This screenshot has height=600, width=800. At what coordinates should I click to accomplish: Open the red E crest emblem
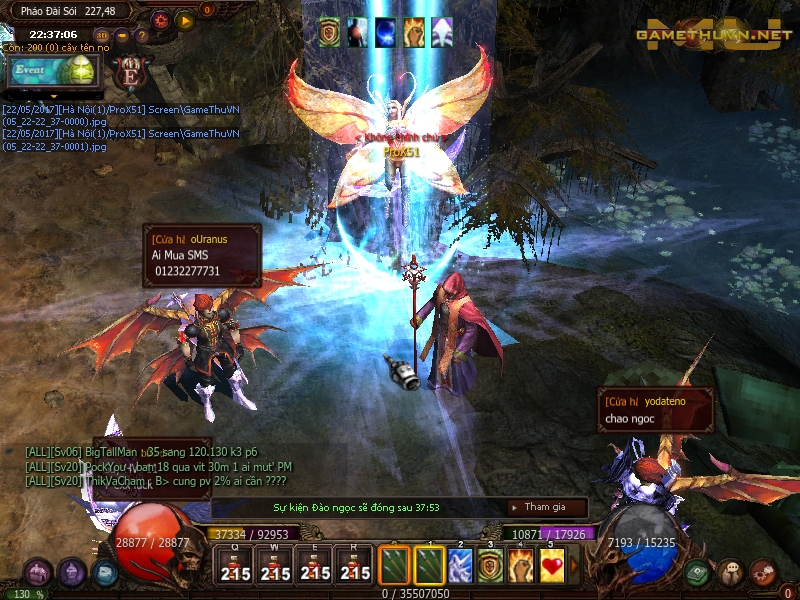pyautogui.click(x=130, y=73)
